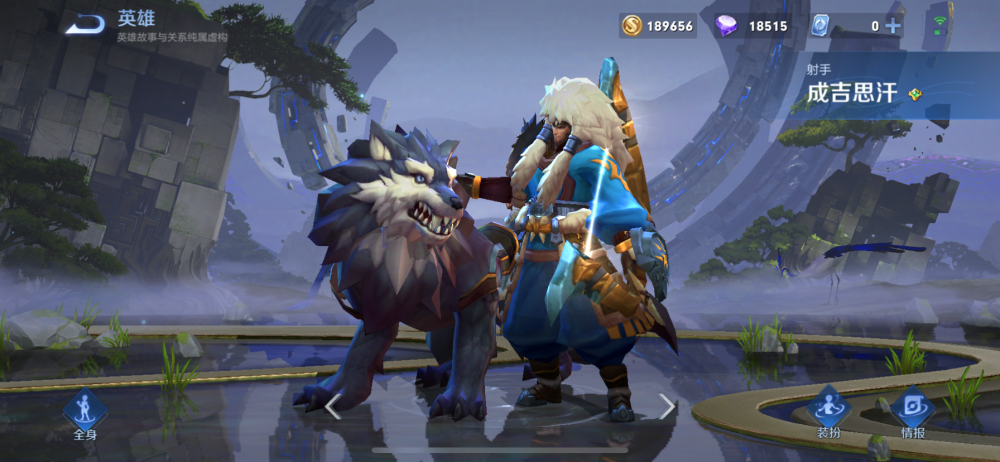
Task: Tap the emblem beside 成吉思汗 name
Action: (x=914, y=95)
